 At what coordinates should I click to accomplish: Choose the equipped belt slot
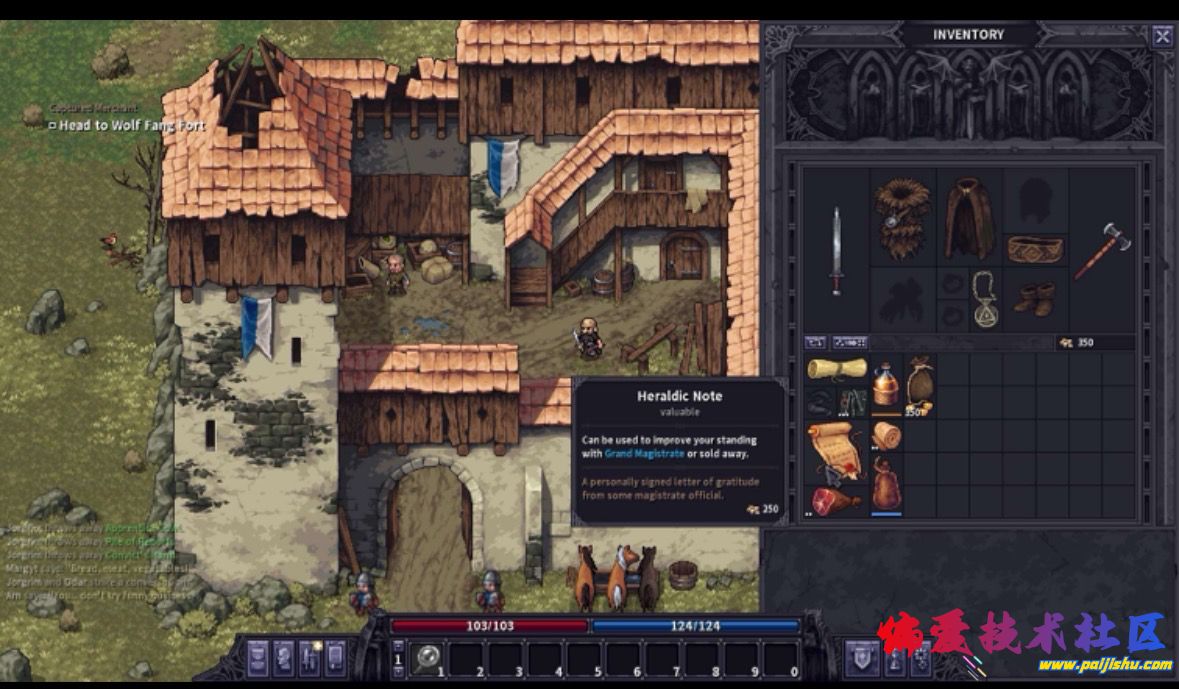1035,248
